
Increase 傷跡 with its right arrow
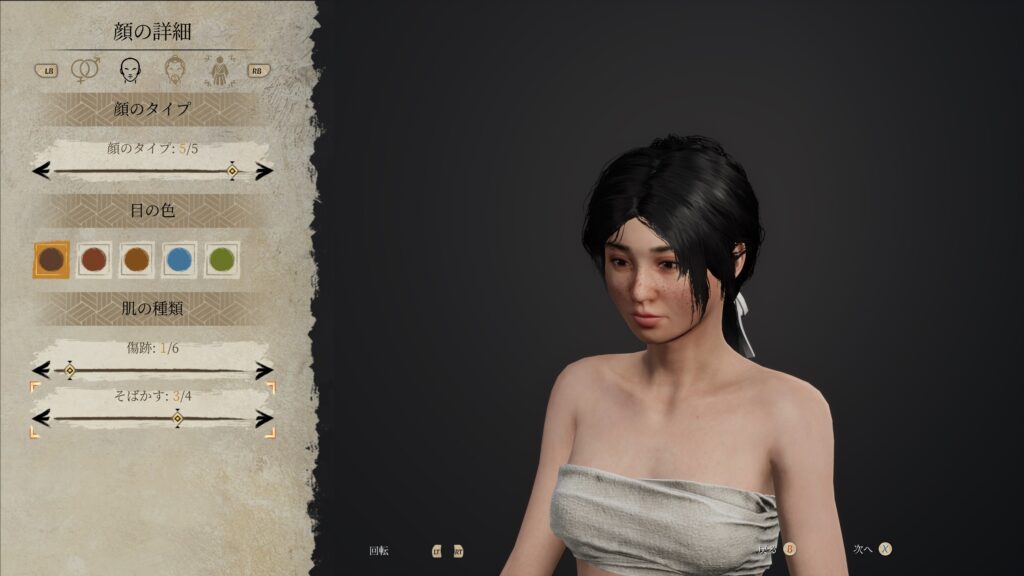point(264,371)
